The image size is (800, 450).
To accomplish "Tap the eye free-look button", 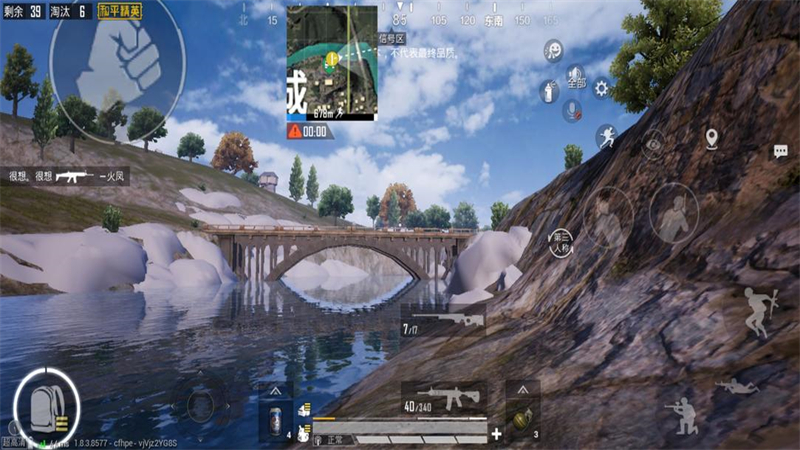I will pyautogui.click(x=654, y=144).
